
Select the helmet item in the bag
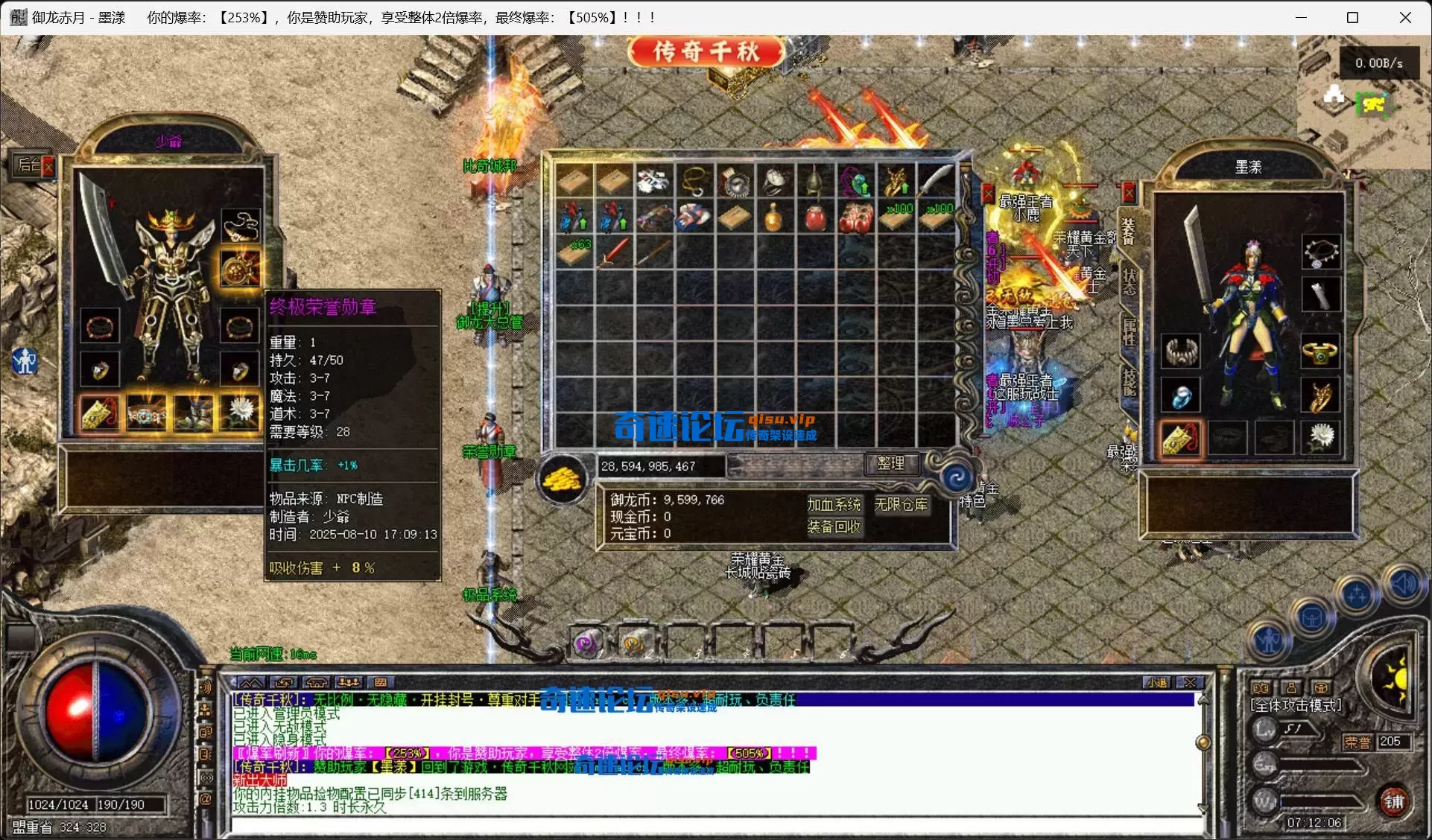(814, 181)
